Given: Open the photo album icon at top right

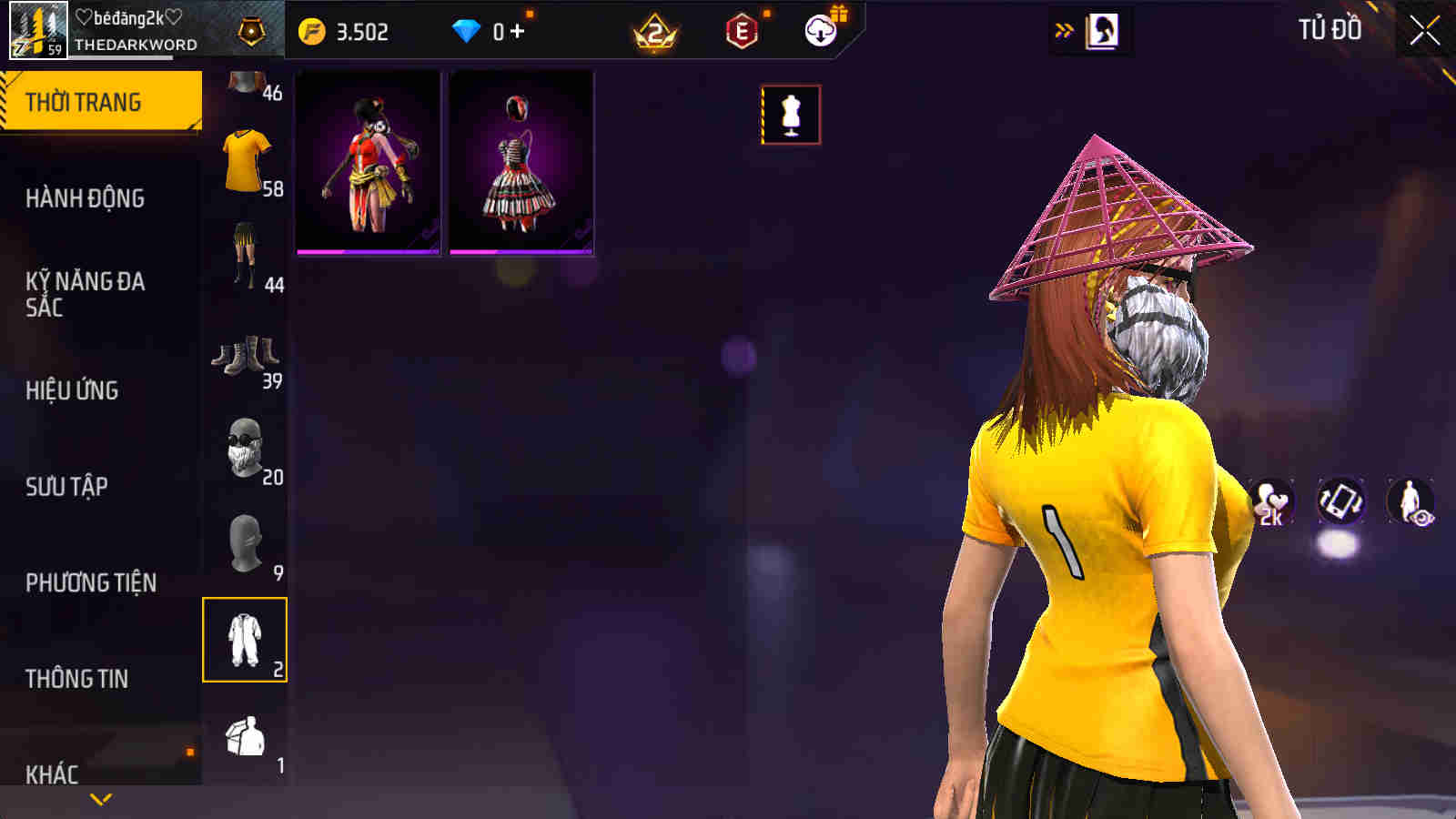Looking at the screenshot, I should [x=1102, y=30].
